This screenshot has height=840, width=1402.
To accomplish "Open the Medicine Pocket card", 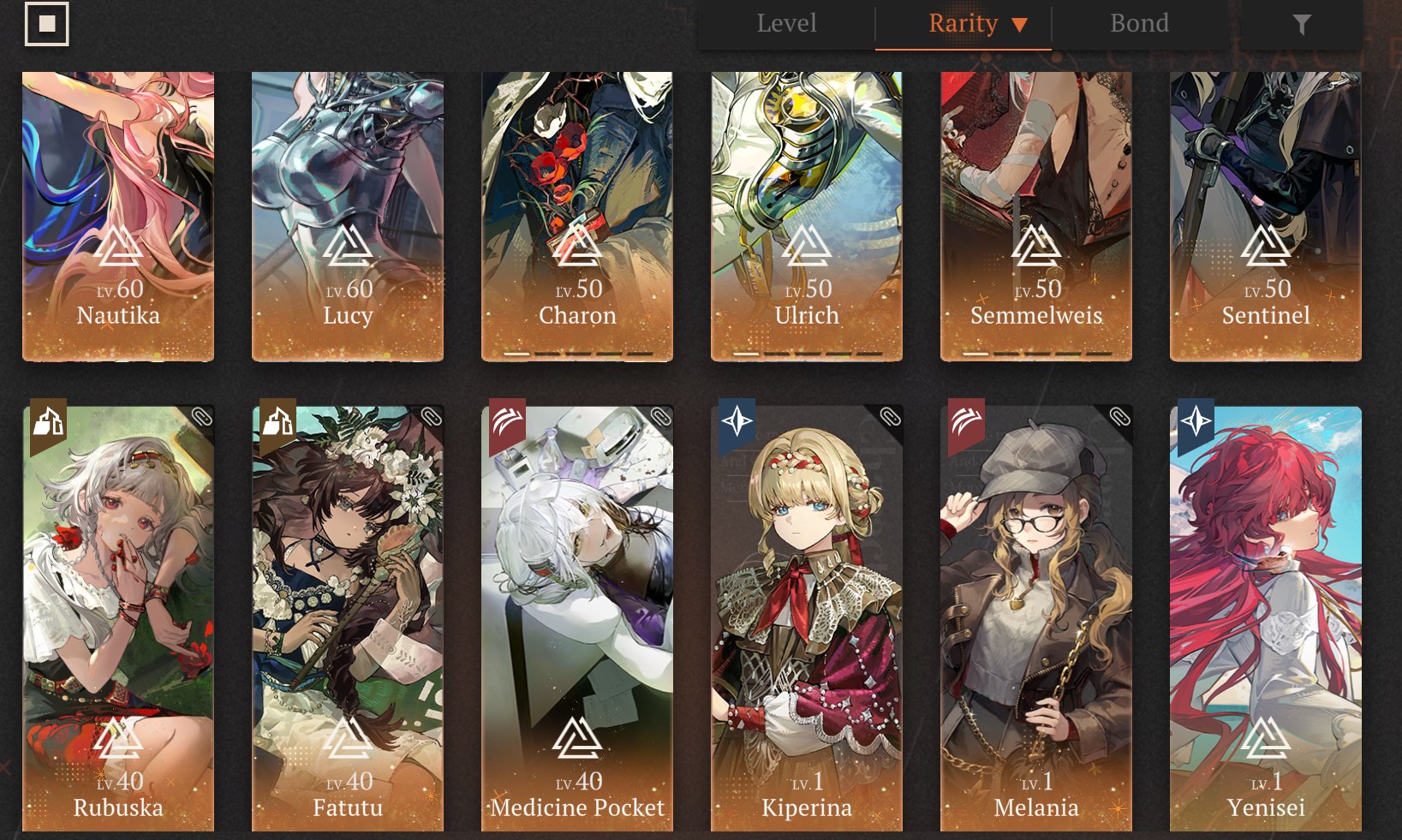I will [x=577, y=617].
